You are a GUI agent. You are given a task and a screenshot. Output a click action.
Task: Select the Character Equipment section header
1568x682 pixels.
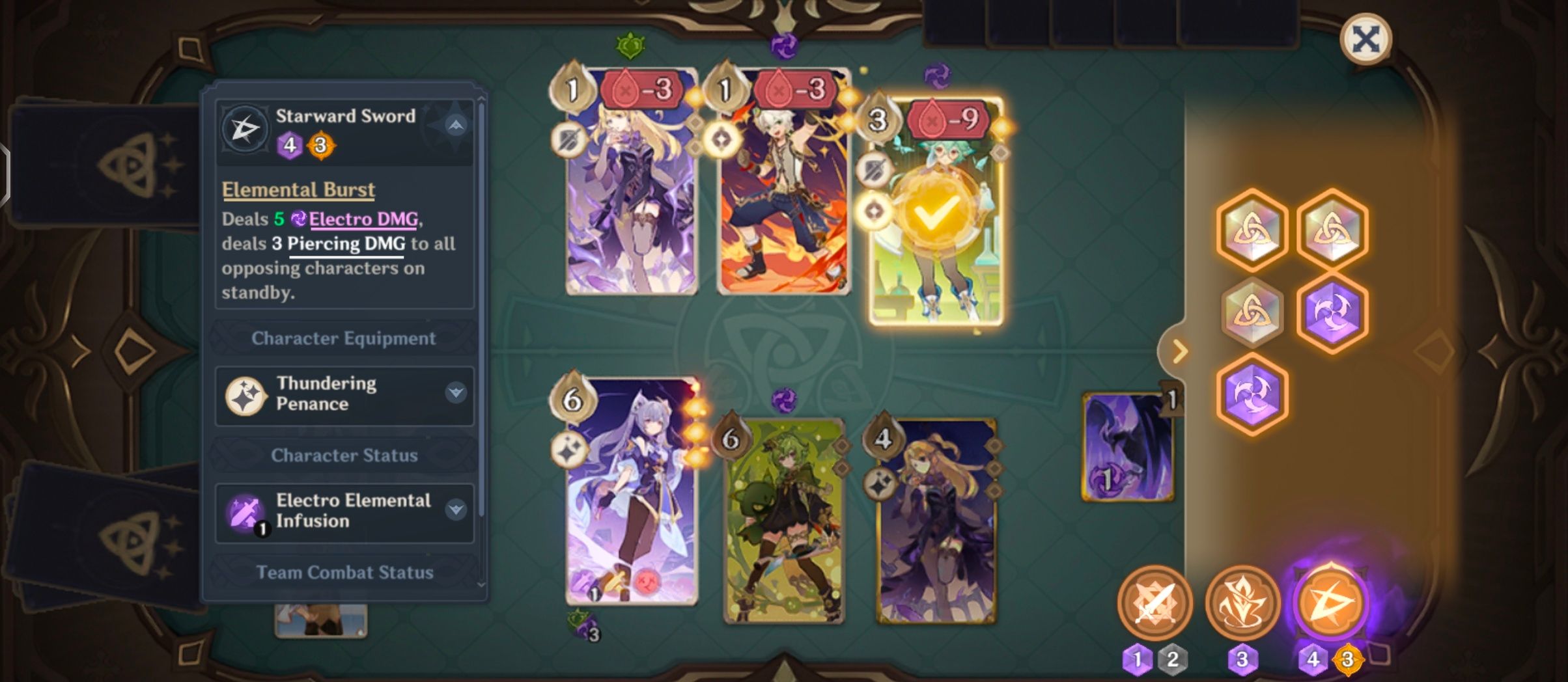(344, 338)
